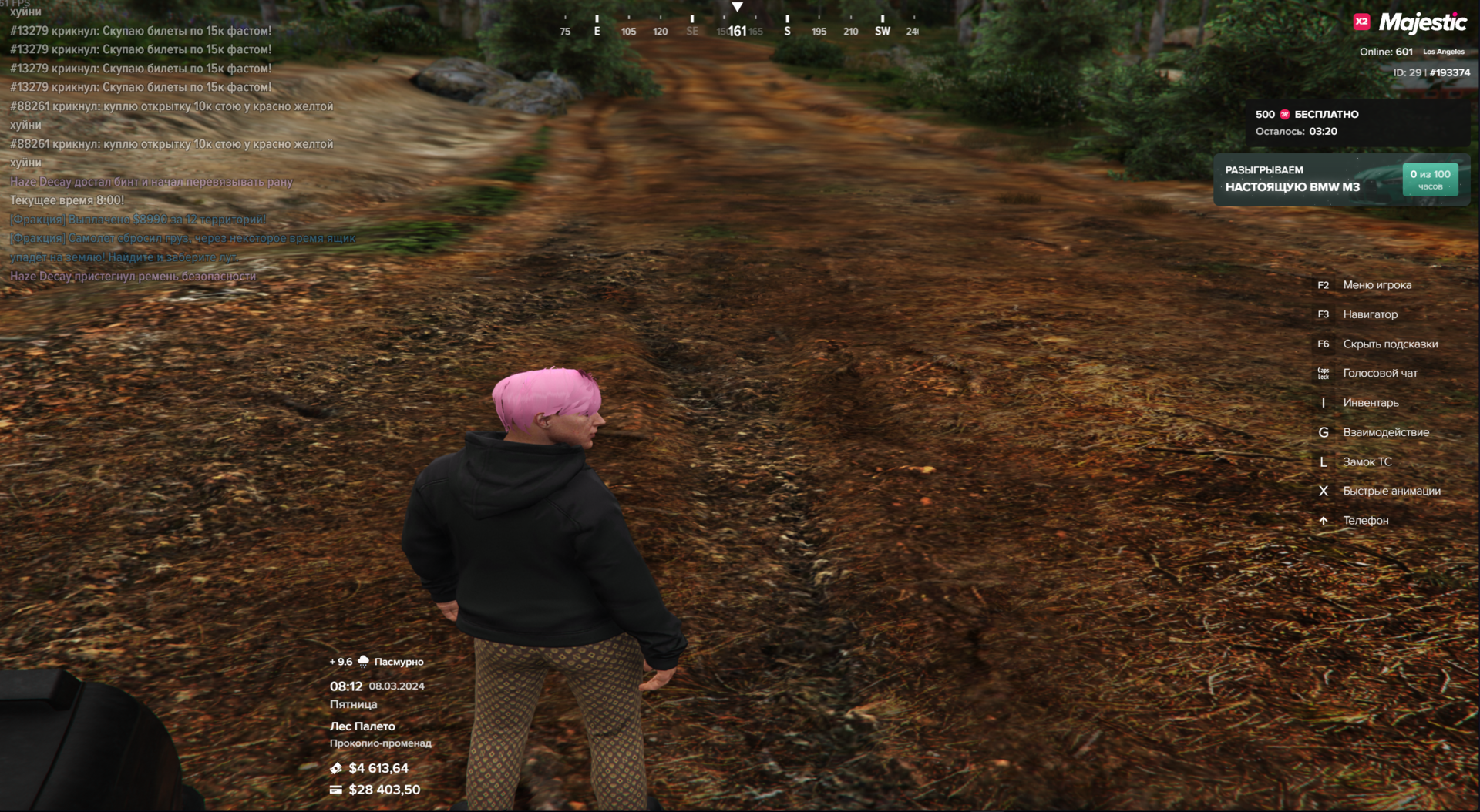The height and width of the screenshot is (812, 1480).
Task: Select the Majestic server logo
Action: click(x=1411, y=23)
